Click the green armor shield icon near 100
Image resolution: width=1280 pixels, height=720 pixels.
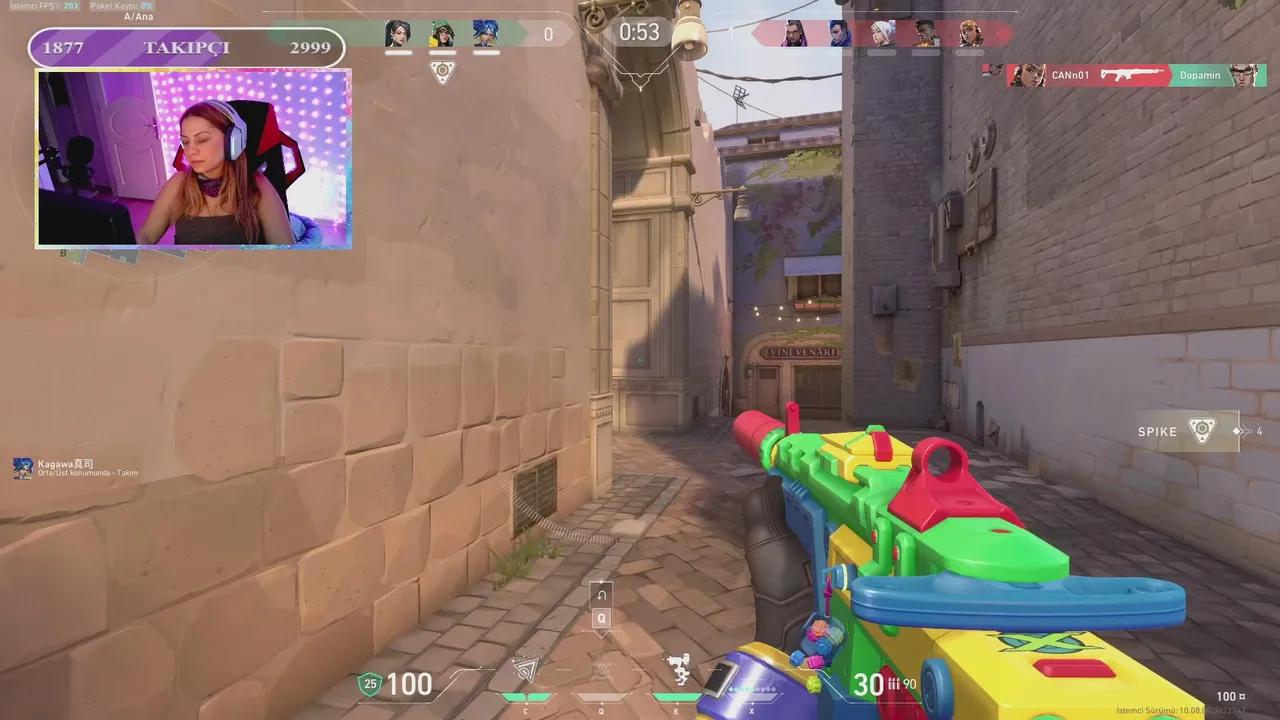pos(370,685)
